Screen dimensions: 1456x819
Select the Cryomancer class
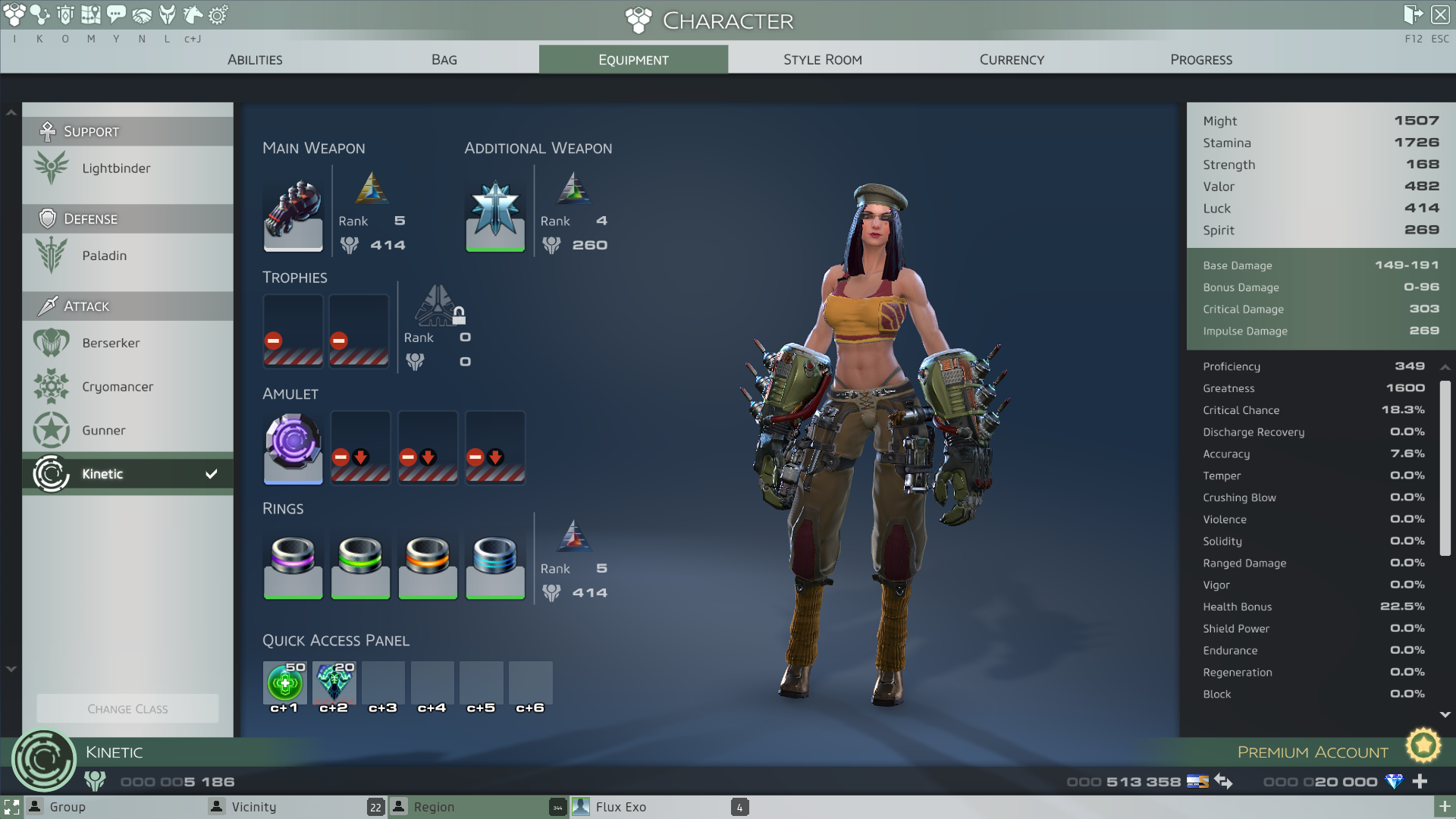click(x=118, y=387)
